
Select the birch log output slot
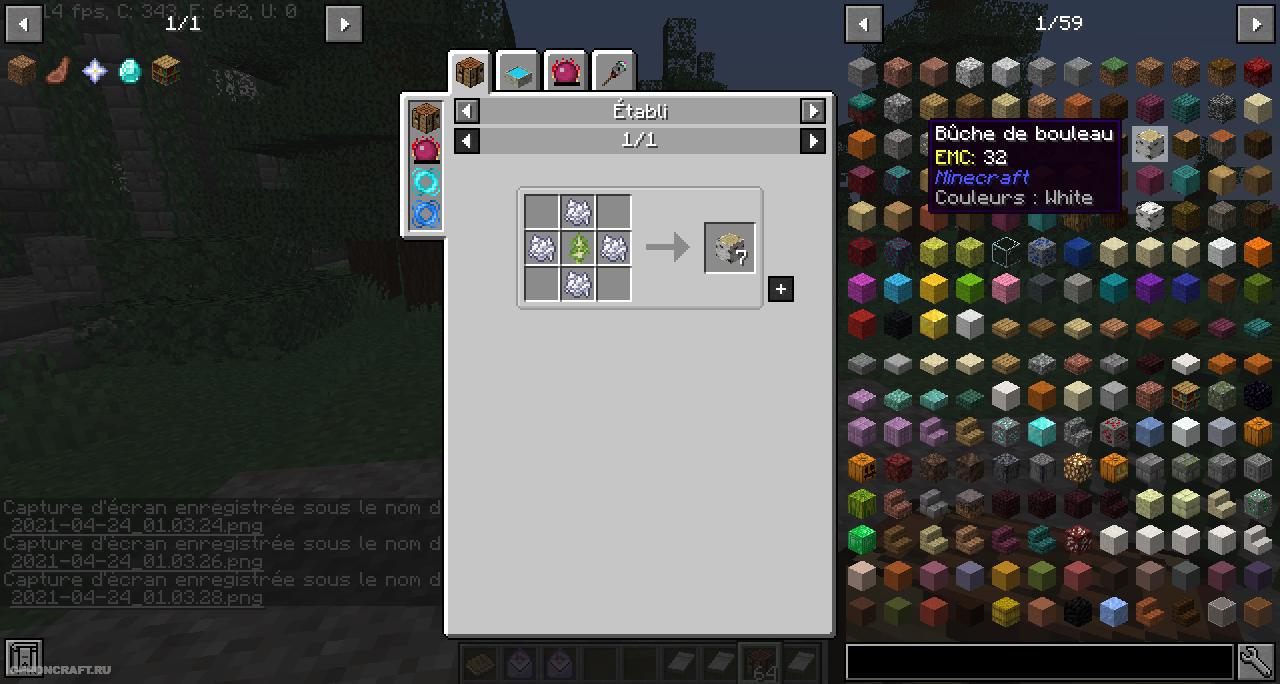pos(729,248)
